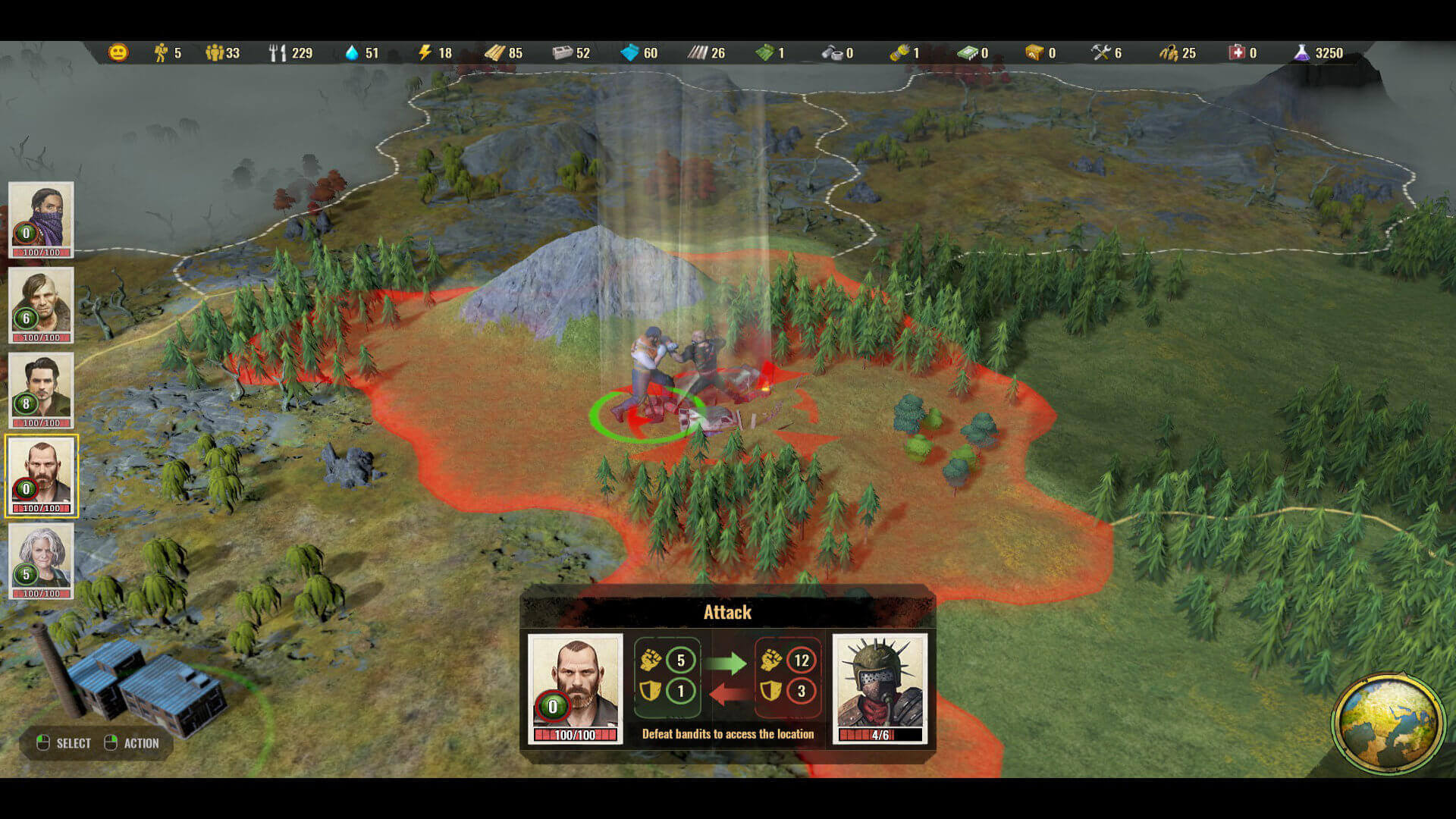Select the masked woman with purple scarf portrait

point(41,218)
